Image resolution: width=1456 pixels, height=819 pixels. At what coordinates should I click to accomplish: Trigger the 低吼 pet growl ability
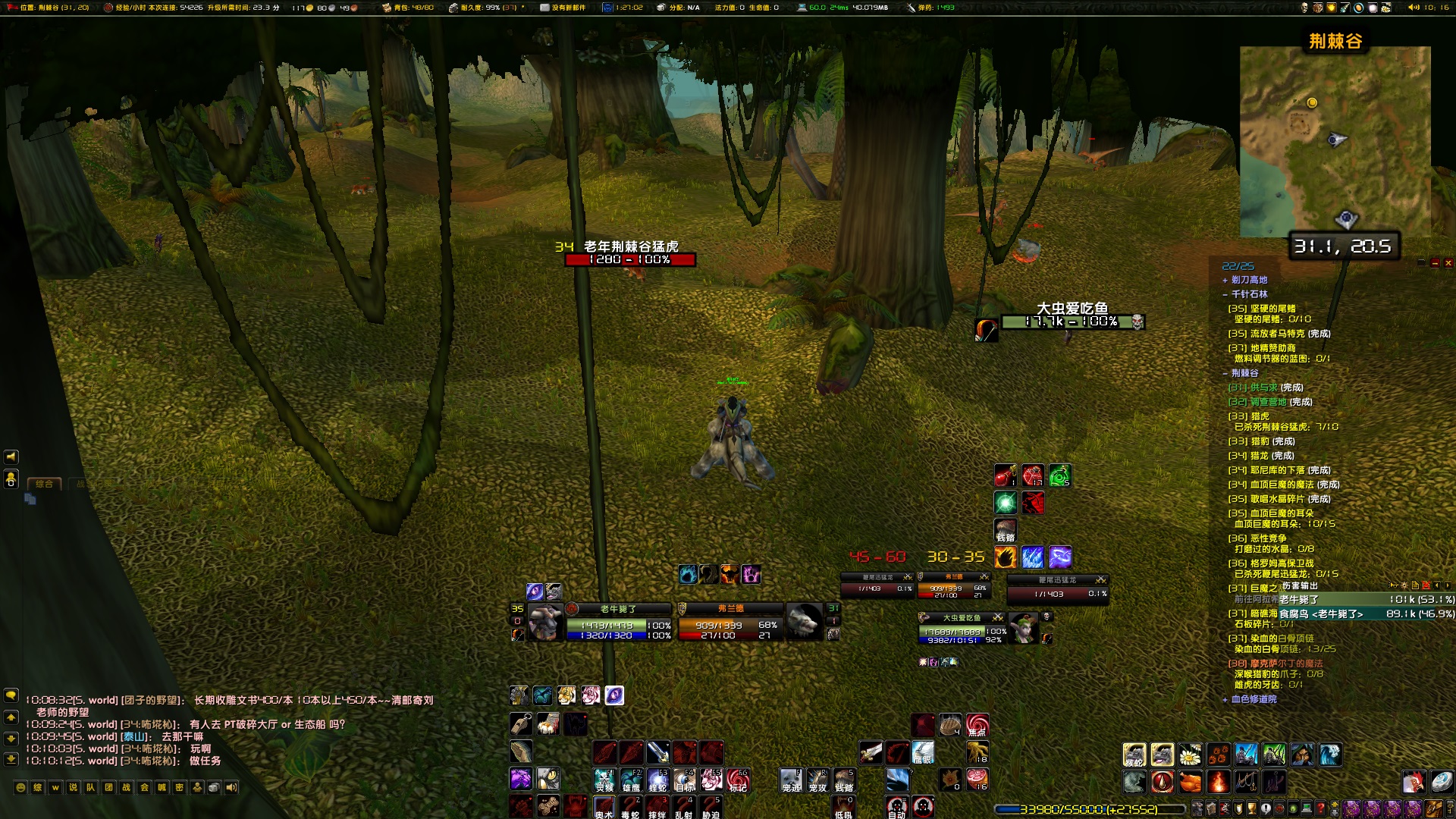[844, 806]
